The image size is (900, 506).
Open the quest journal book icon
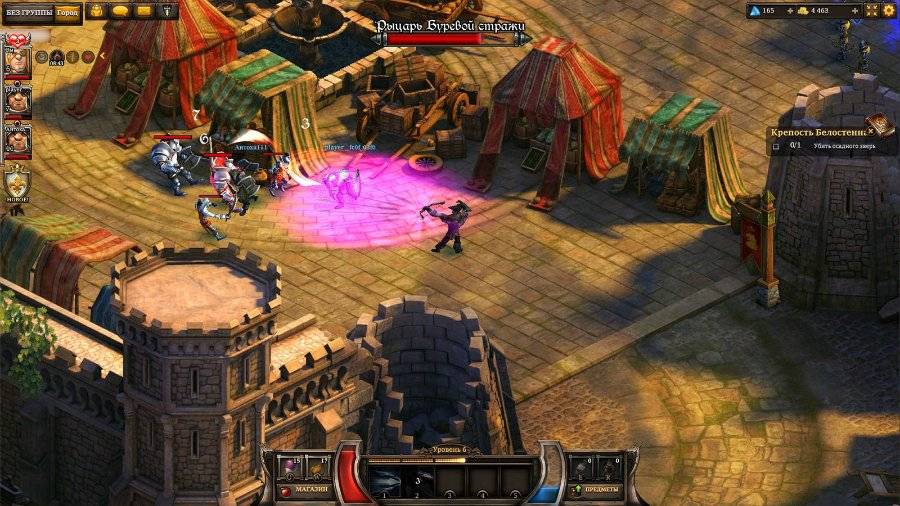point(879,124)
